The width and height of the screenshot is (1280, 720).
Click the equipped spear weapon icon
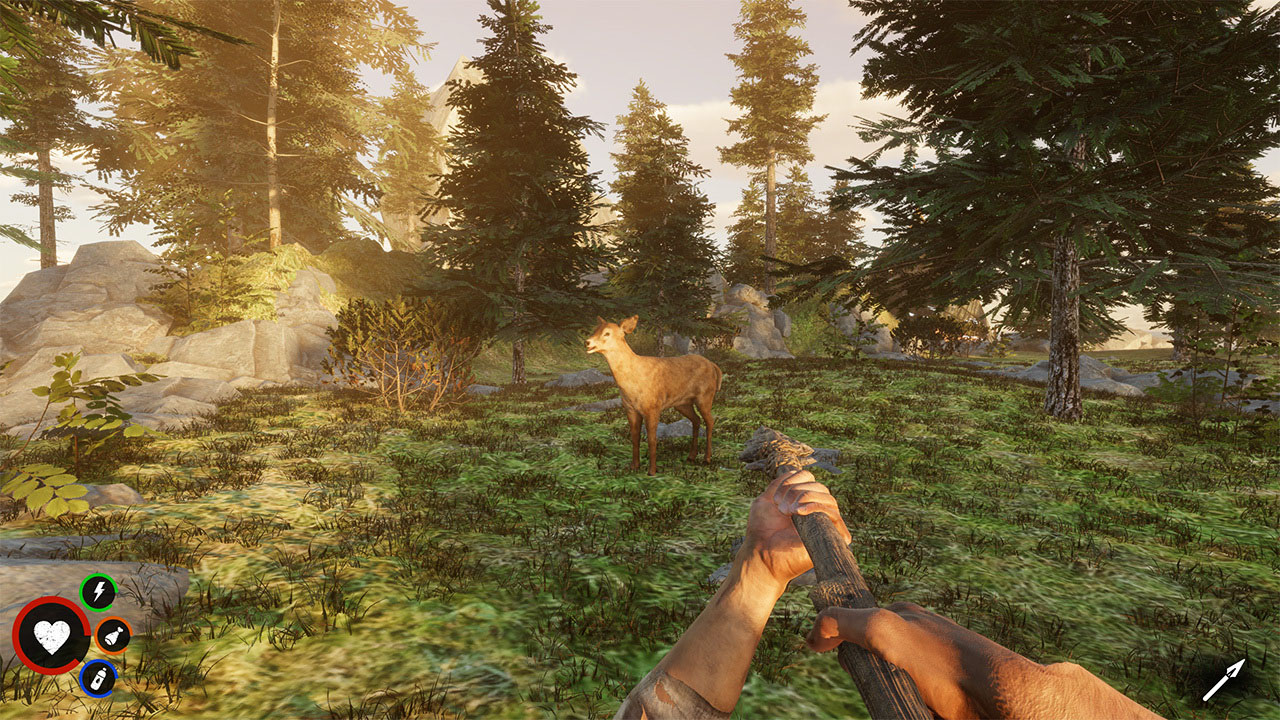[1224, 679]
